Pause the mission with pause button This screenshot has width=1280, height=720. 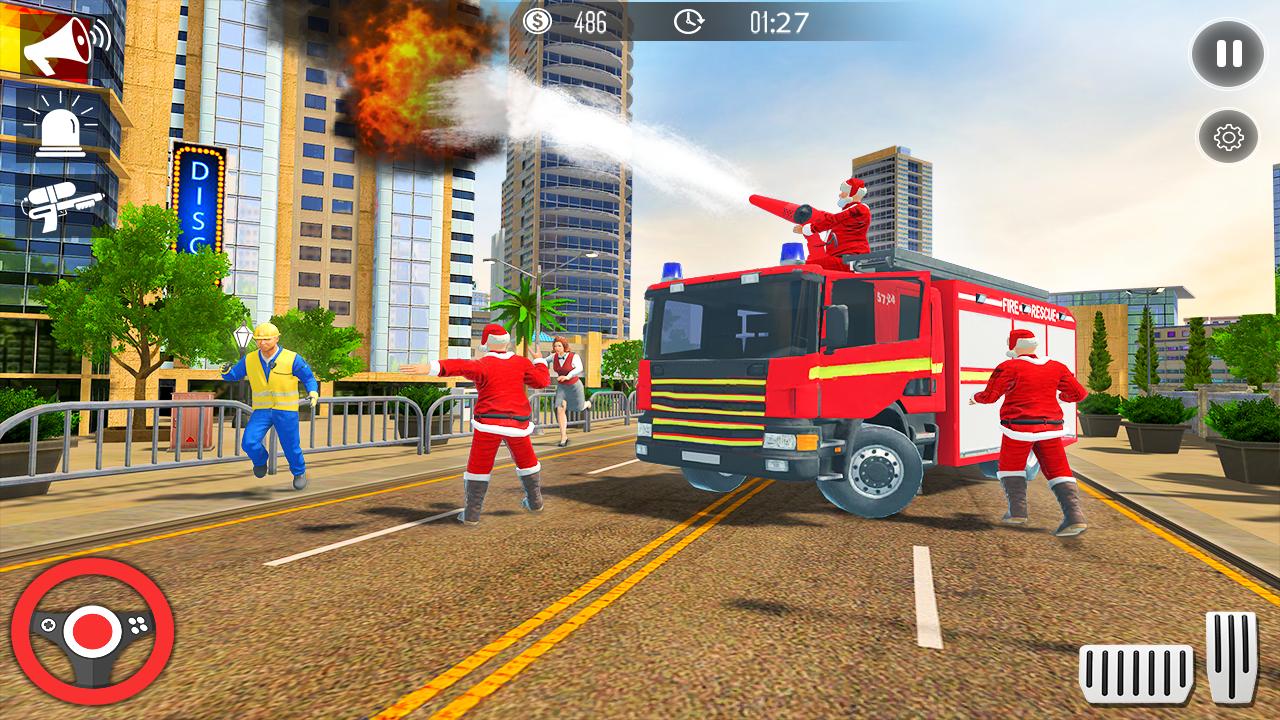(1227, 51)
